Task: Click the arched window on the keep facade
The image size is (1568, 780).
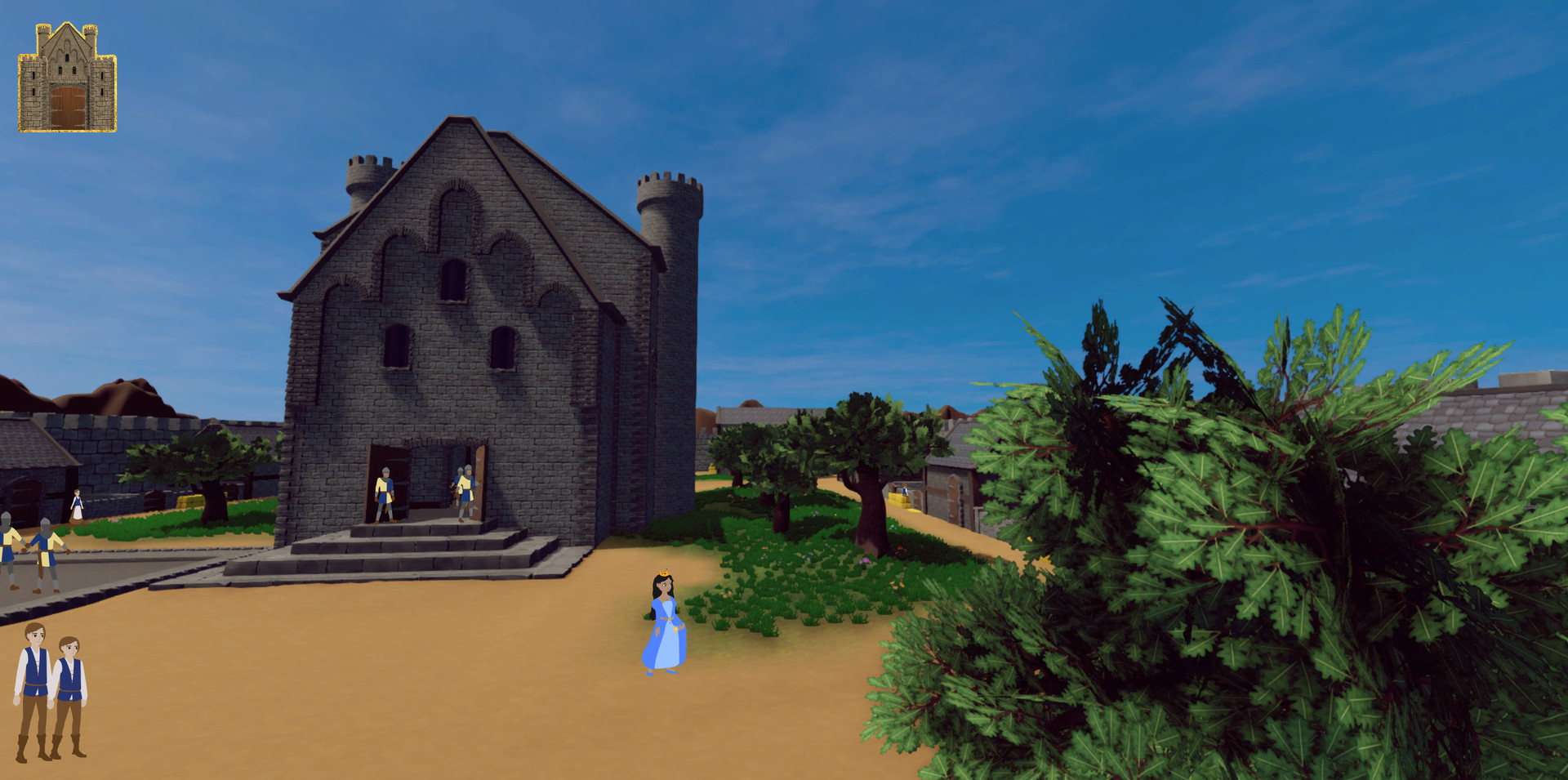Action: click(x=454, y=278)
